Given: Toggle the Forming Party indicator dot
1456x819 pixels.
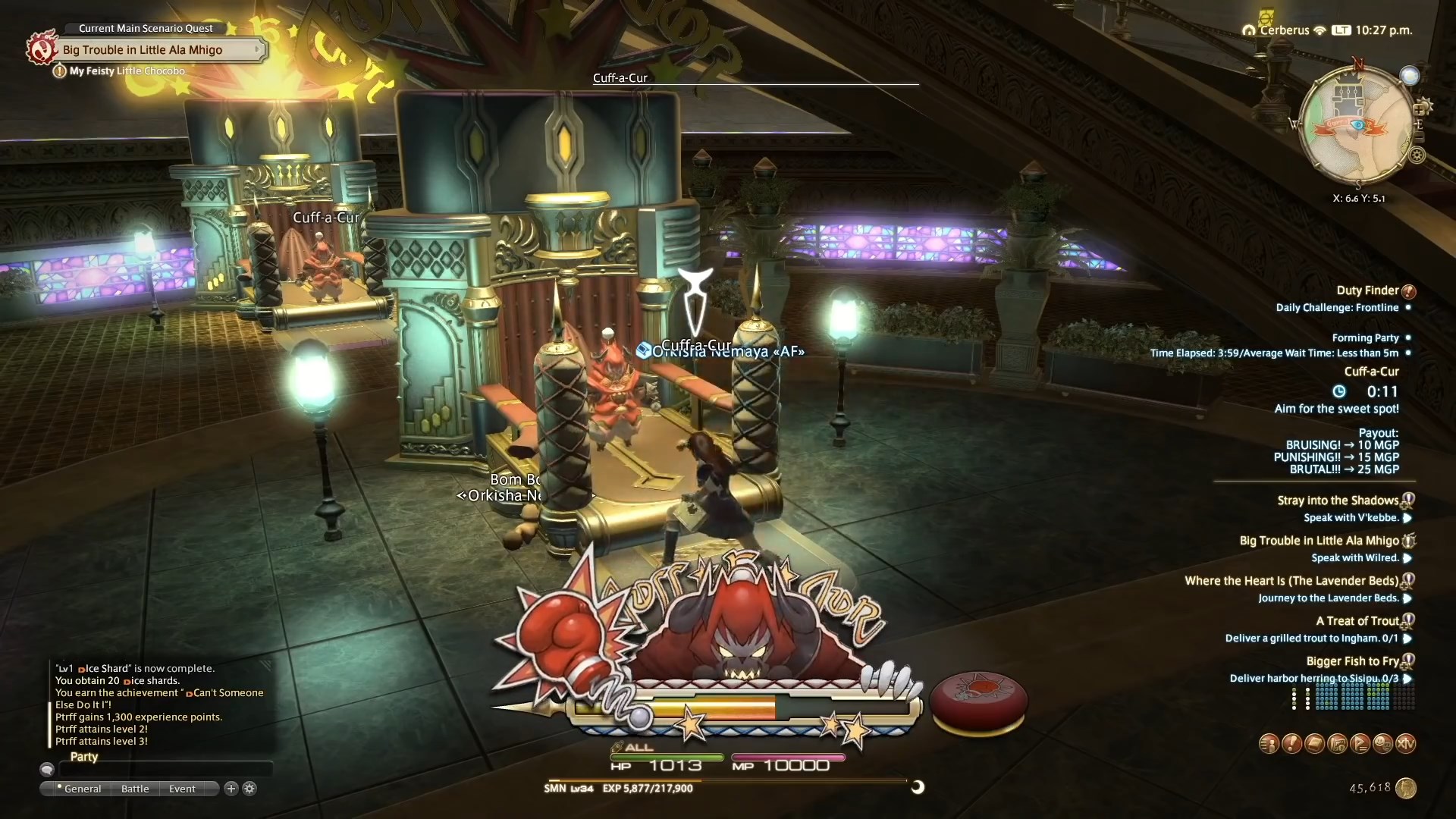Looking at the screenshot, I should coord(1410,337).
